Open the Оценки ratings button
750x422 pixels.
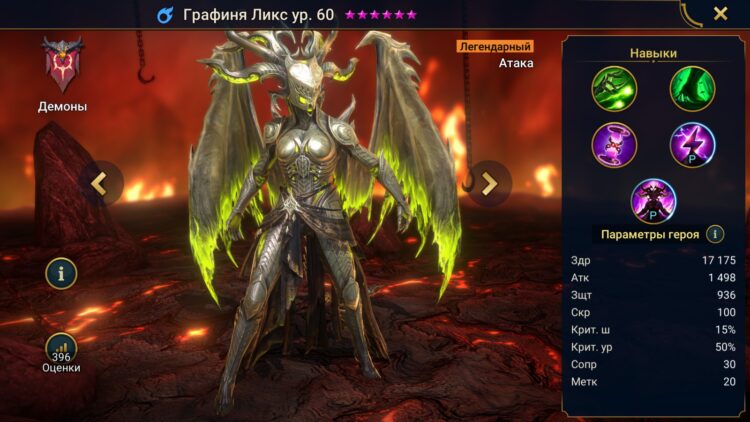(x=61, y=351)
